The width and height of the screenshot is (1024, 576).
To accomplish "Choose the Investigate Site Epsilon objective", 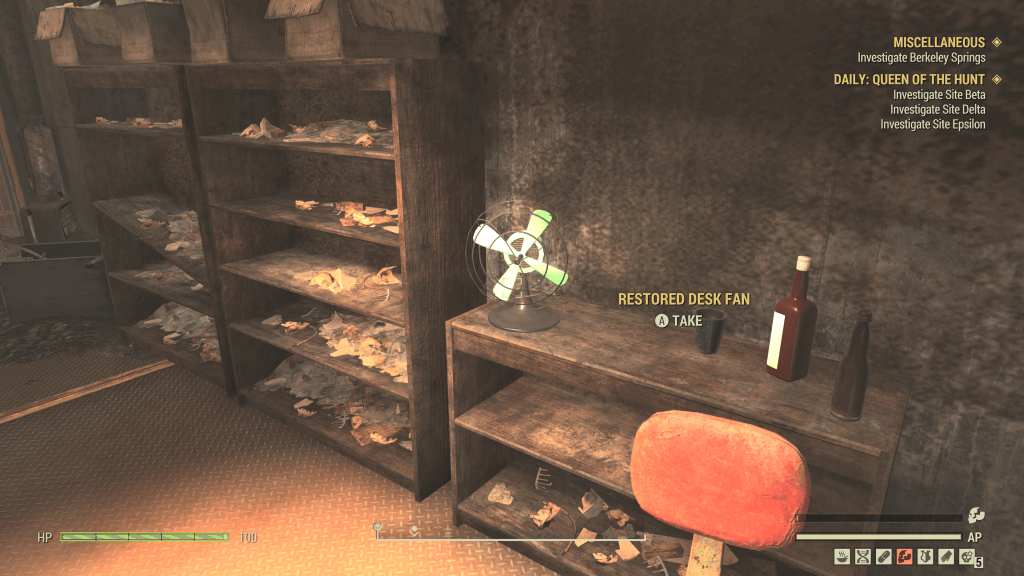I will pos(932,124).
